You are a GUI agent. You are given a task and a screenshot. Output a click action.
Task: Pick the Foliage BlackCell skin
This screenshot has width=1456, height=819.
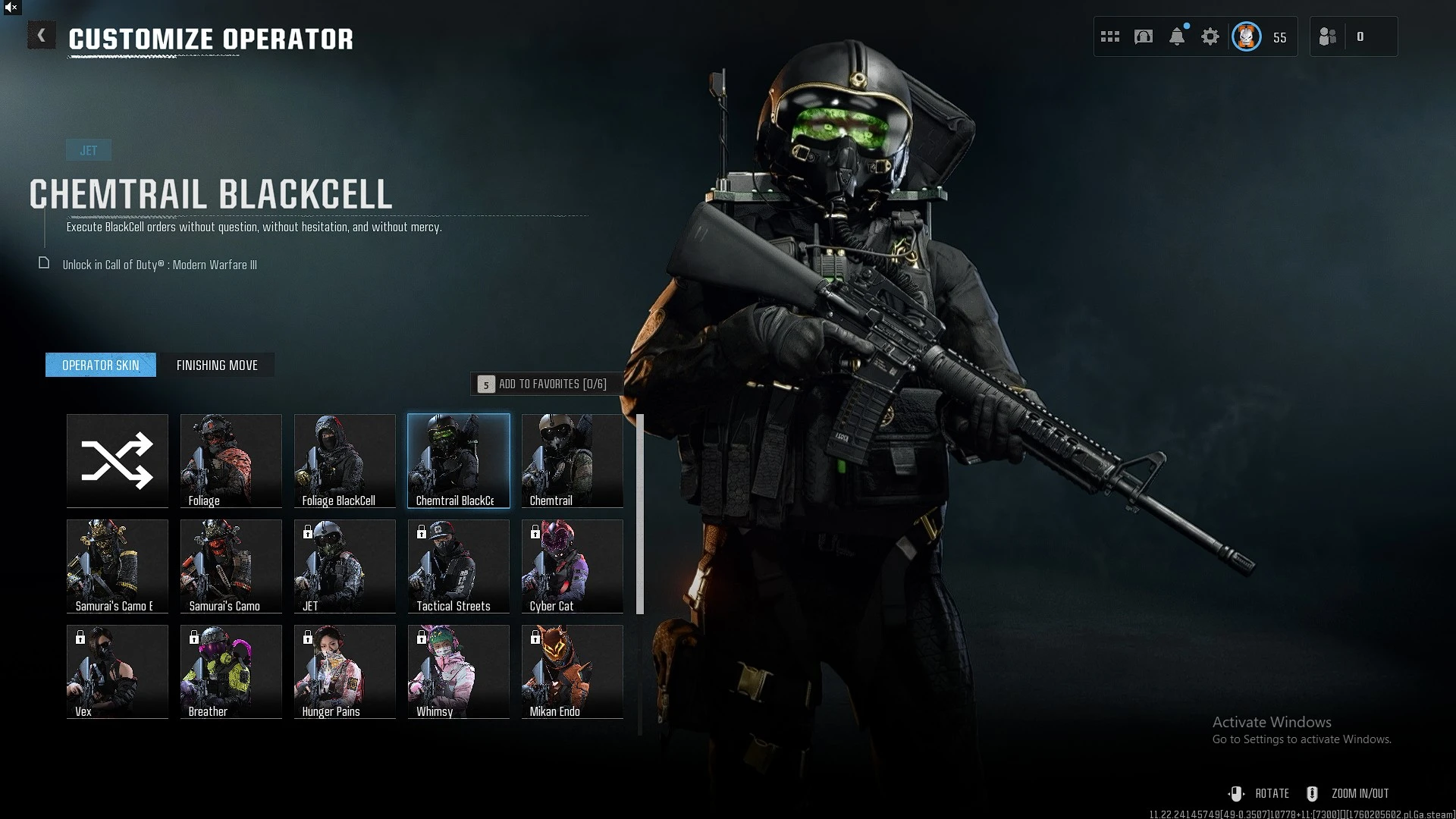[x=345, y=460]
